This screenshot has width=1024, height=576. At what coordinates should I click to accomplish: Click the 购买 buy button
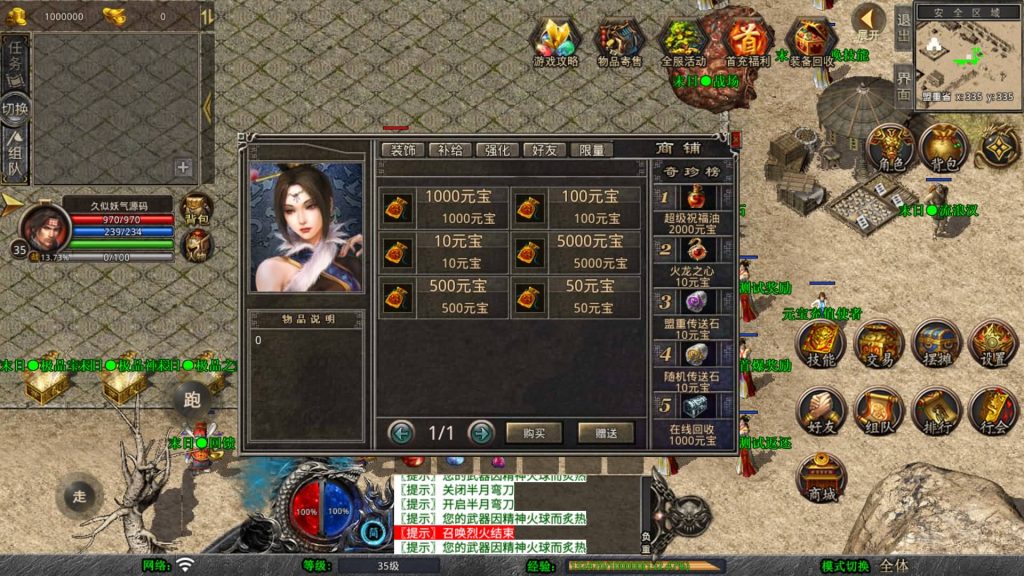pos(533,433)
